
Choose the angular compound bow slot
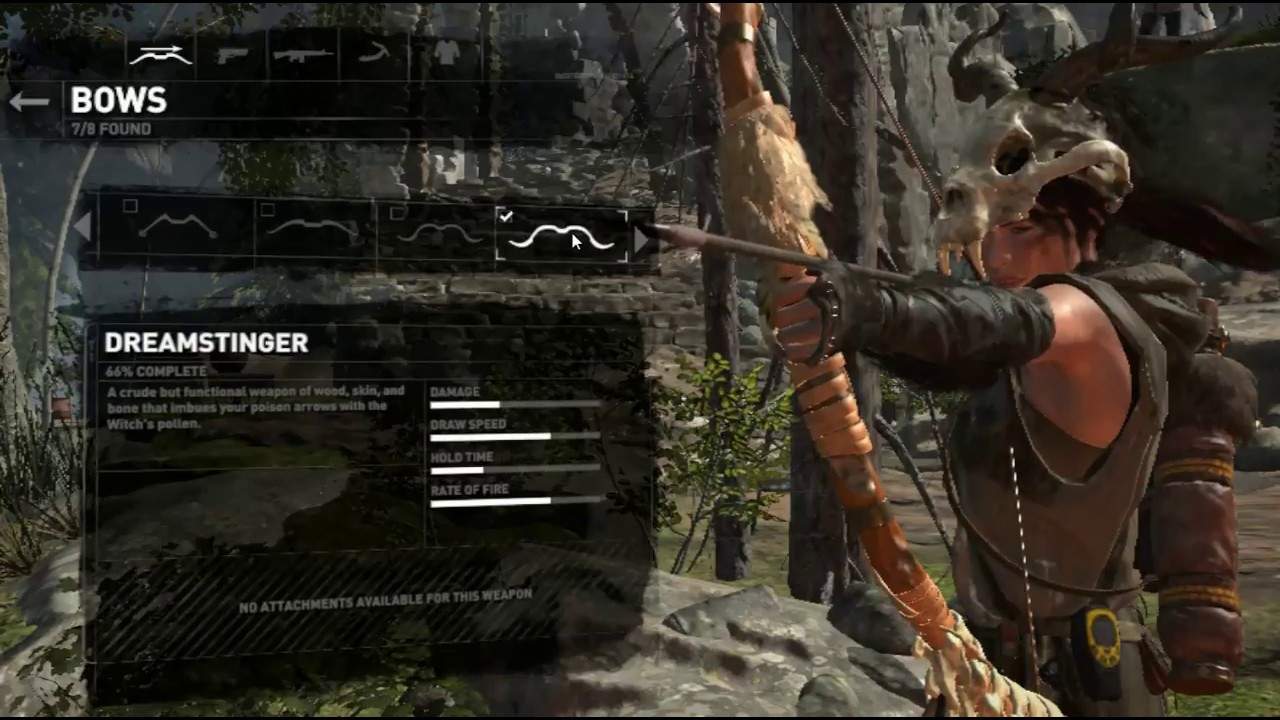[x=178, y=229]
